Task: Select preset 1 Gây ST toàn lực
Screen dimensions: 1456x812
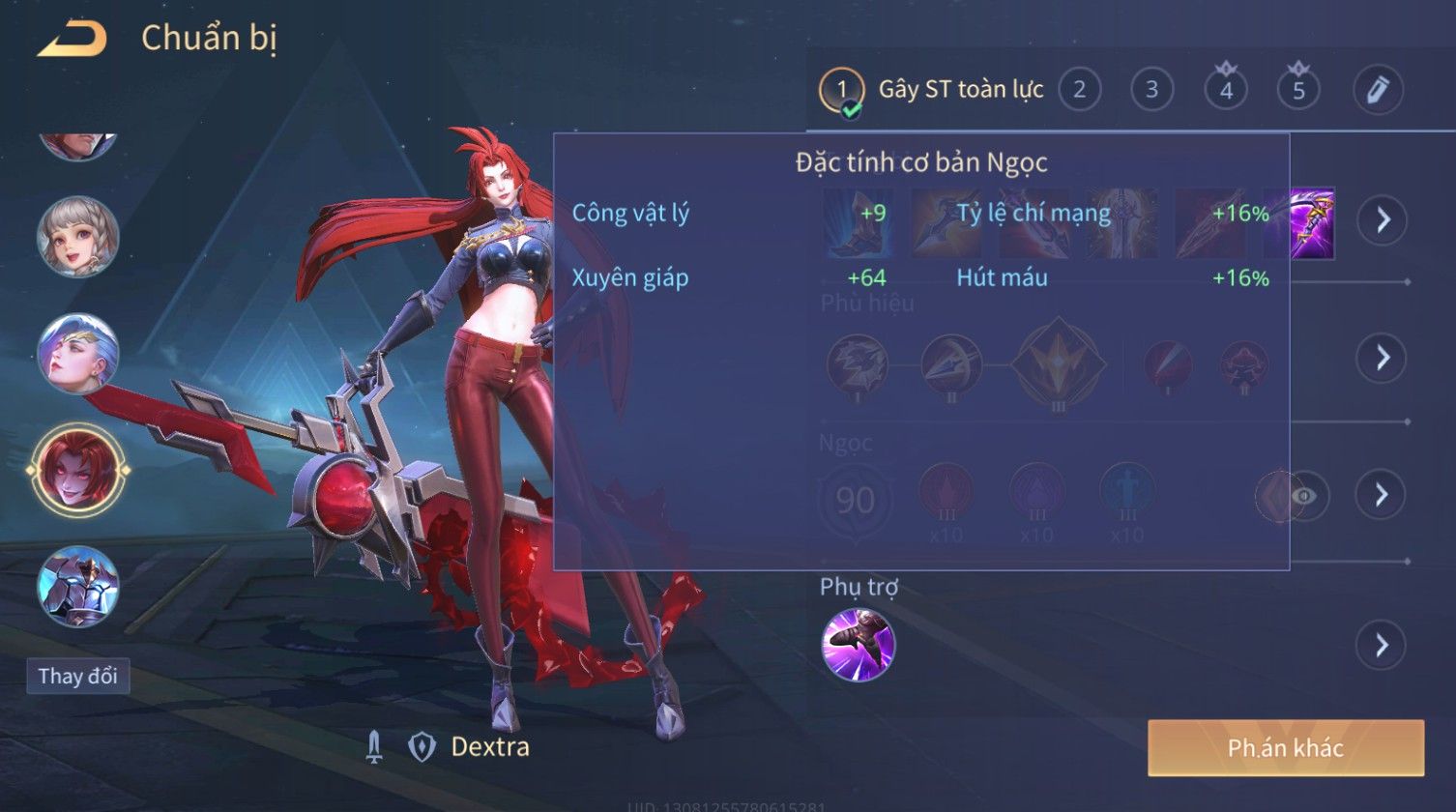Action: point(841,90)
